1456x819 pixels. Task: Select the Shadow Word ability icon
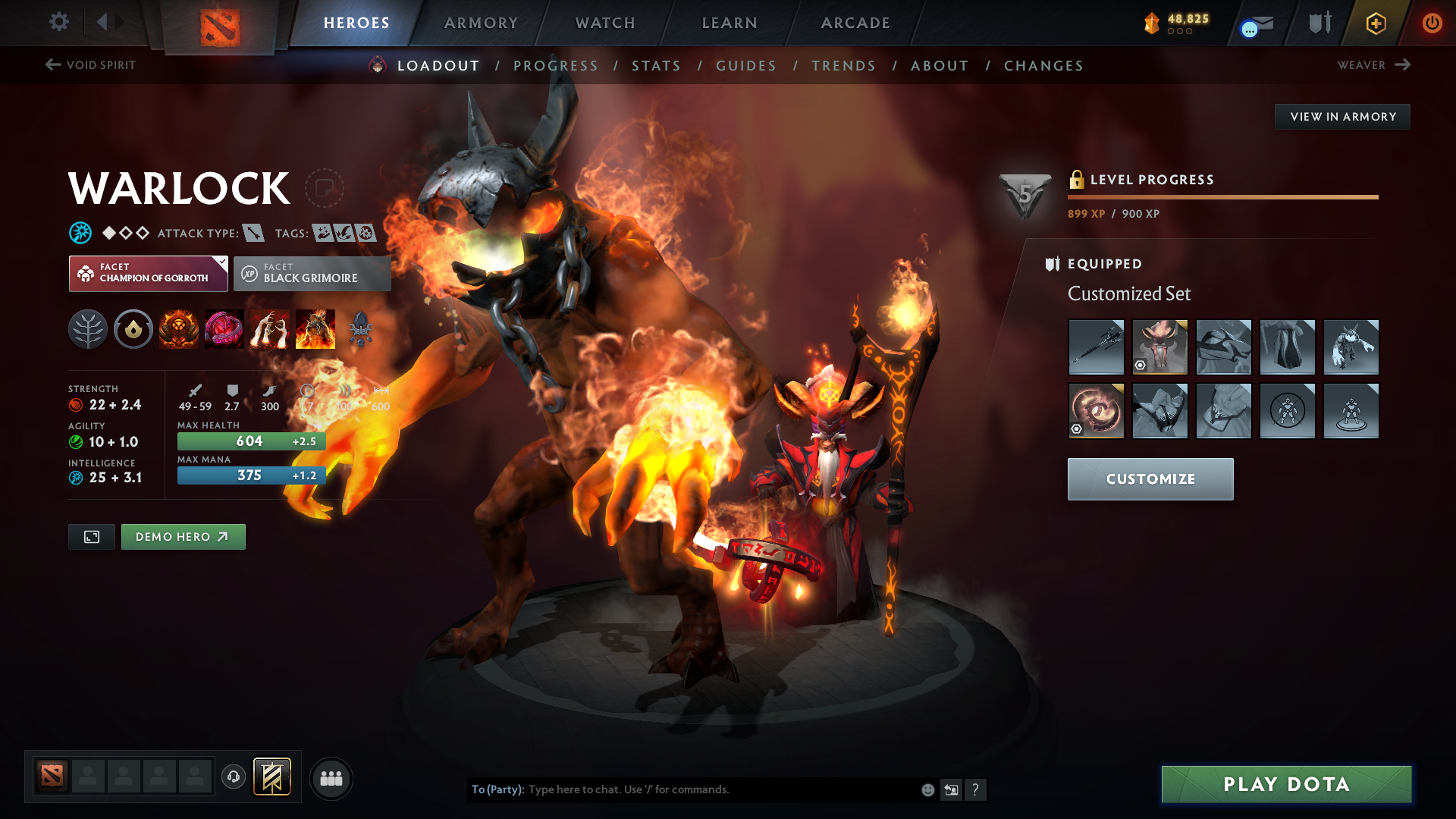[224, 328]
